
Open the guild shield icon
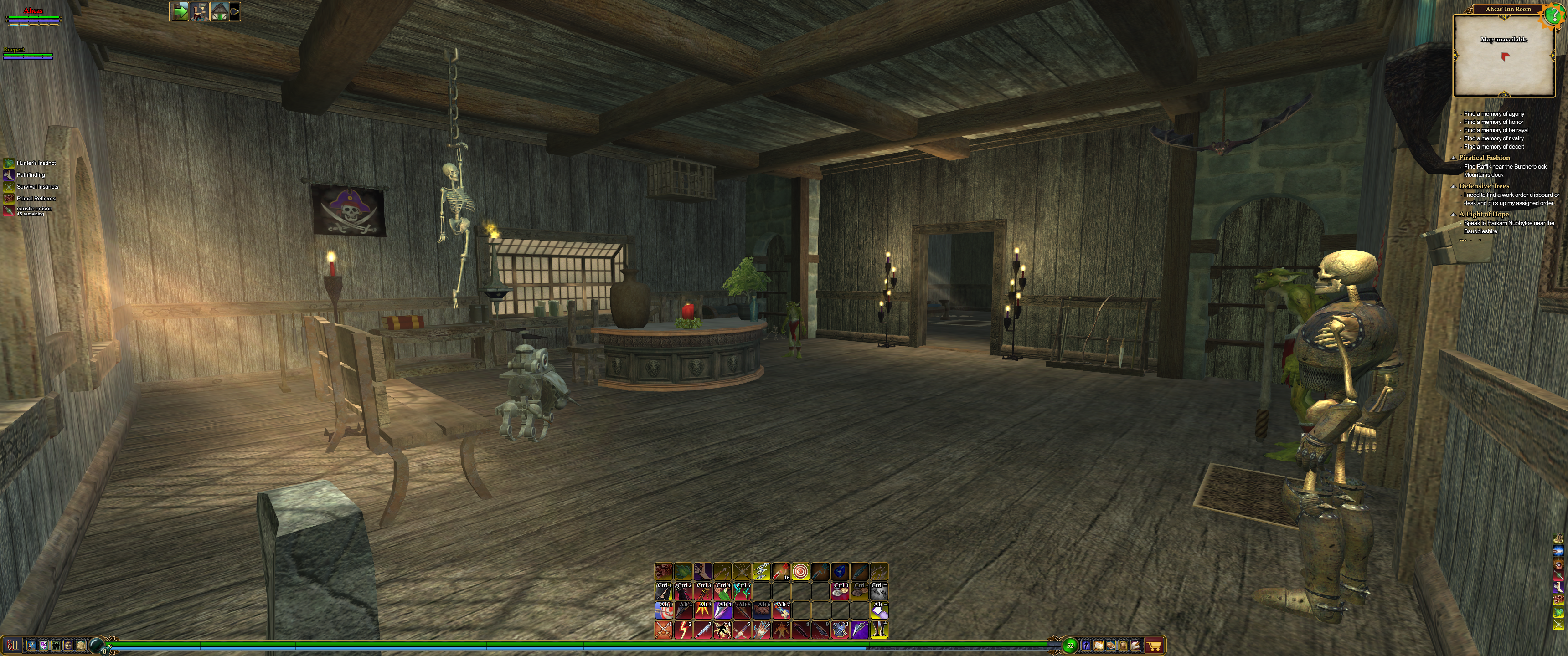tap(44, 645)
